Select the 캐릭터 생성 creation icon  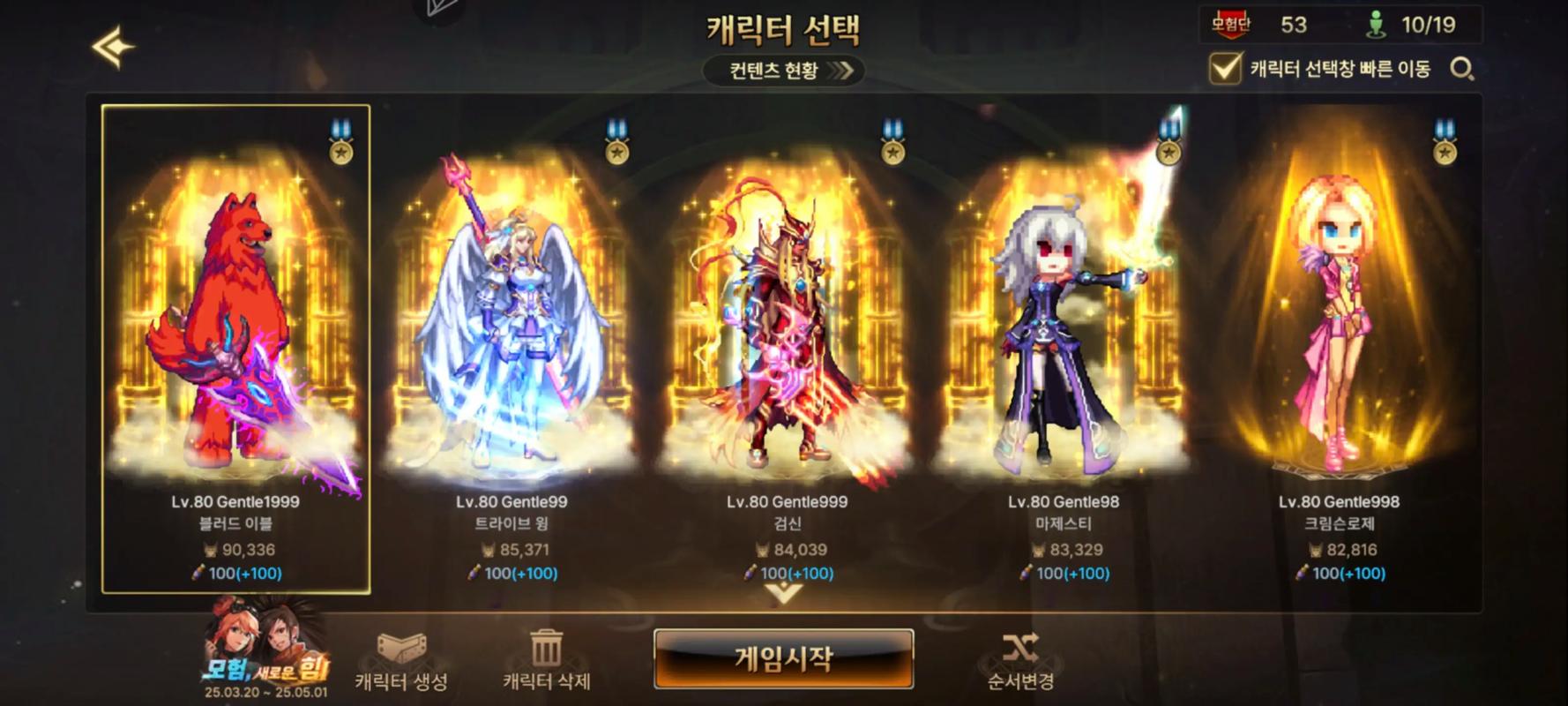pos(402,647)
